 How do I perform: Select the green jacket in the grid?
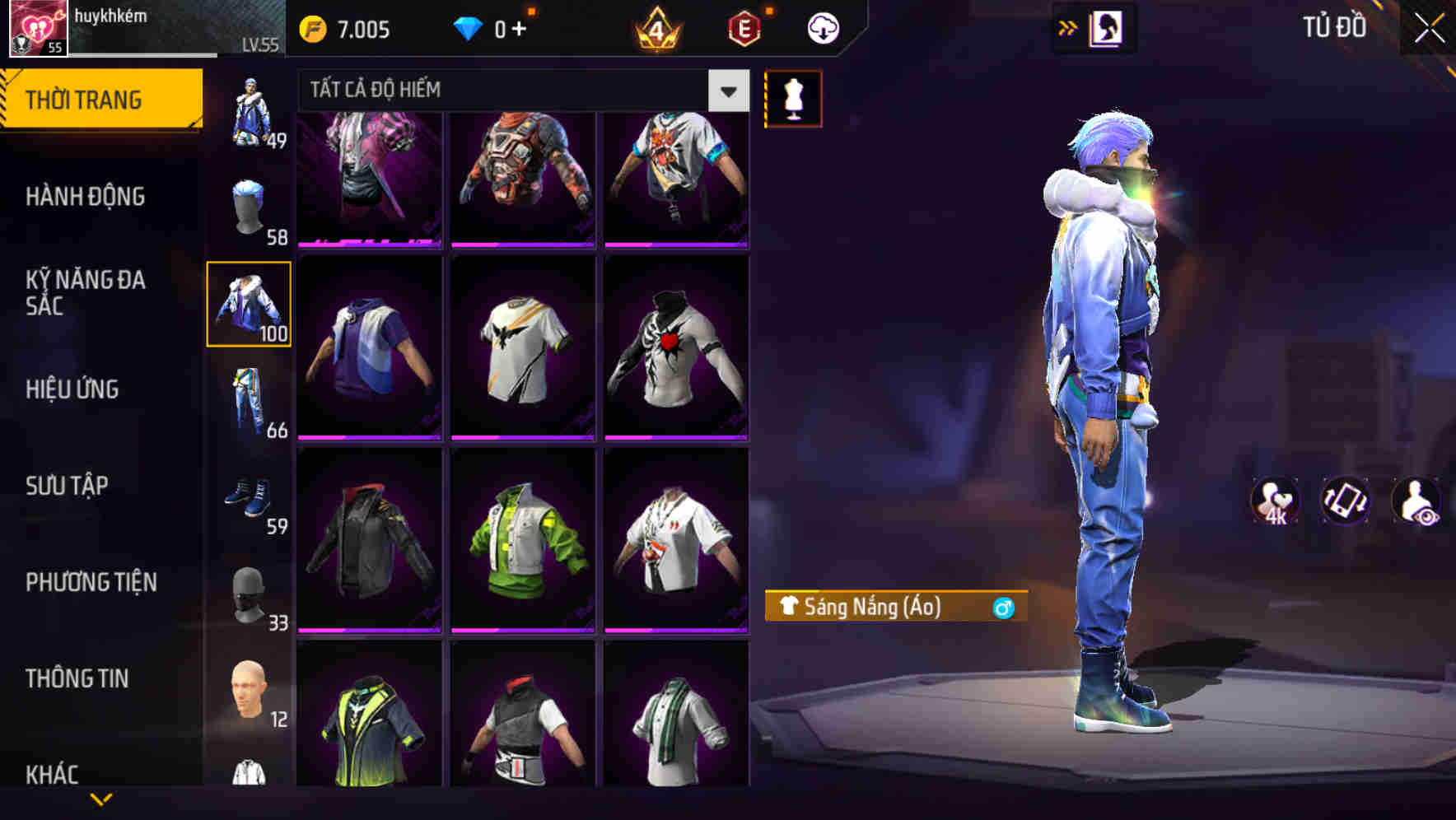click(524, 539)
